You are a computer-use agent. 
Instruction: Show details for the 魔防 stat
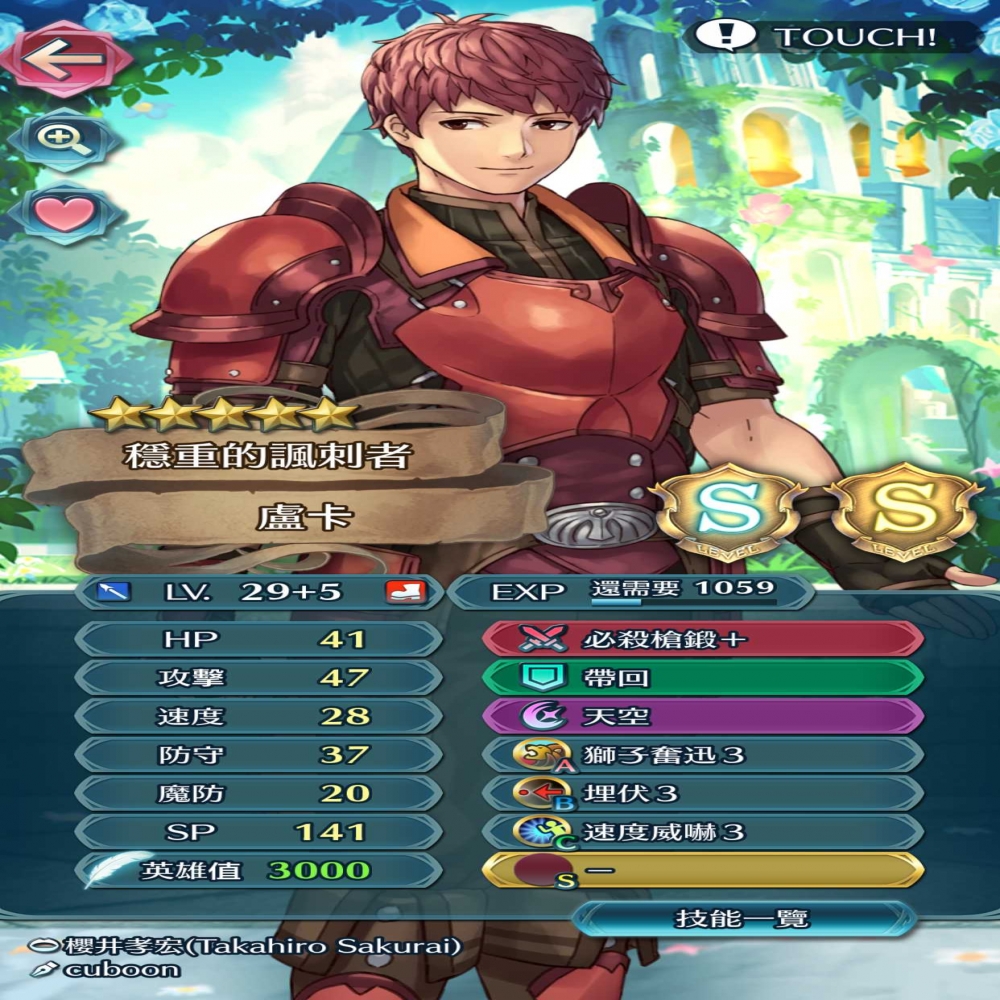(x=258, y=793)
